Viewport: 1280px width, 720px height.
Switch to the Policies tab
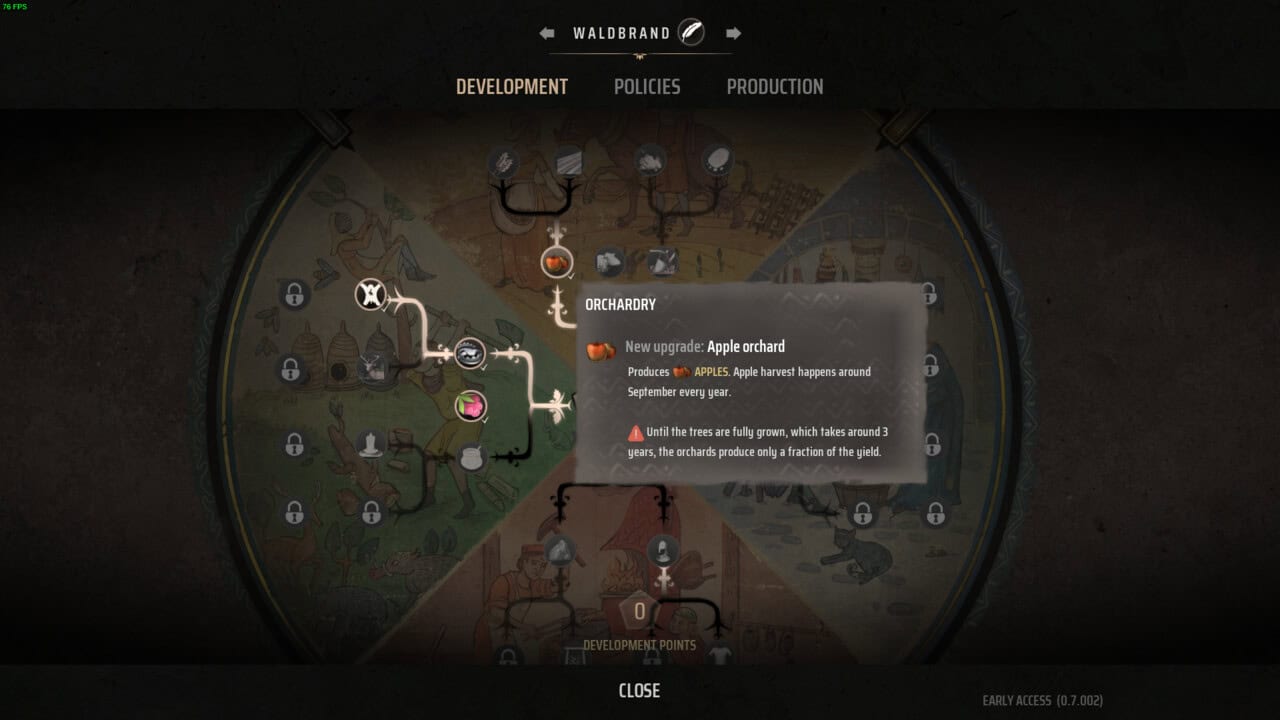(647, 87)
